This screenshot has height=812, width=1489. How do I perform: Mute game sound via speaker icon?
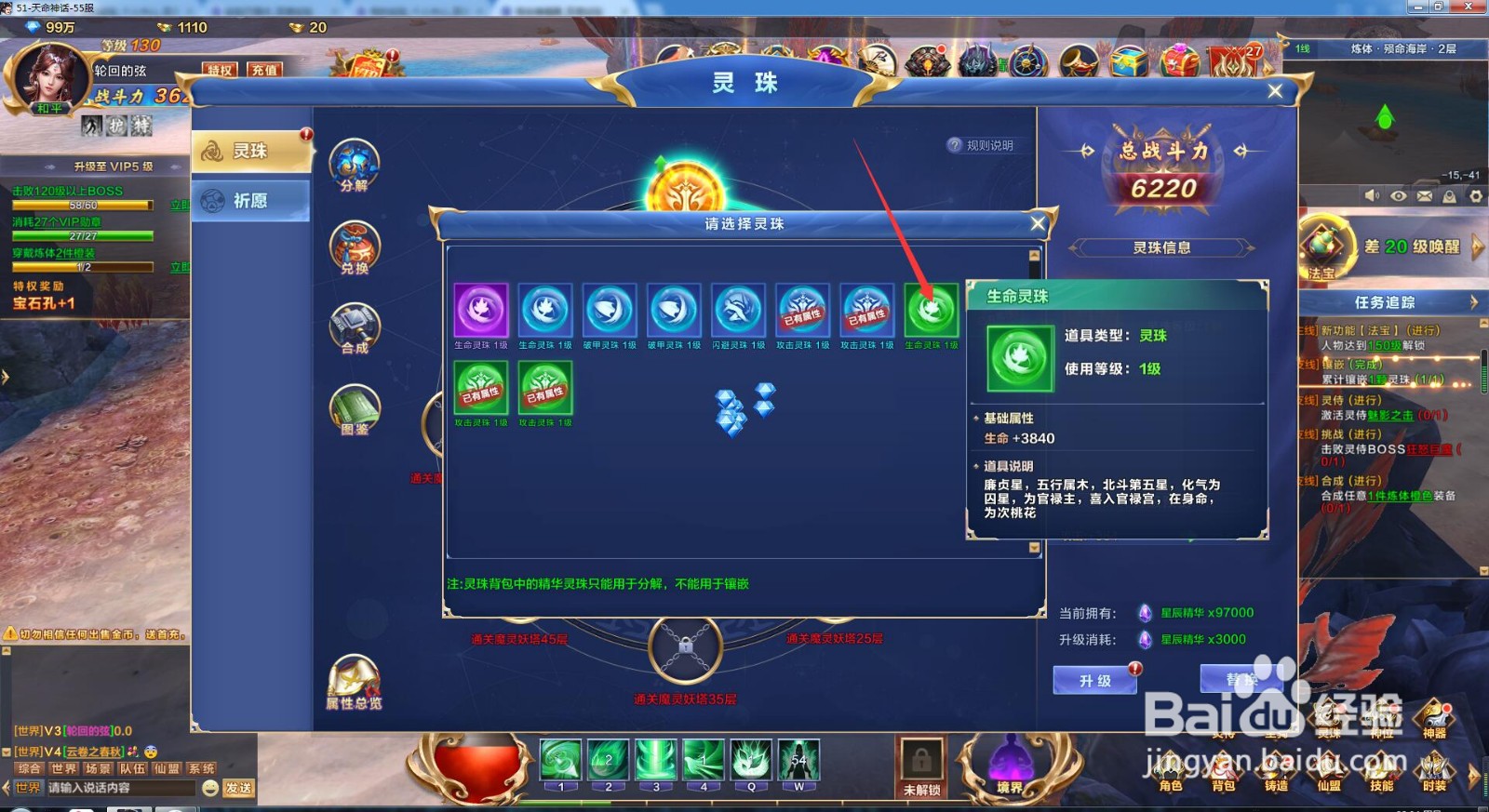(1372, 197)
